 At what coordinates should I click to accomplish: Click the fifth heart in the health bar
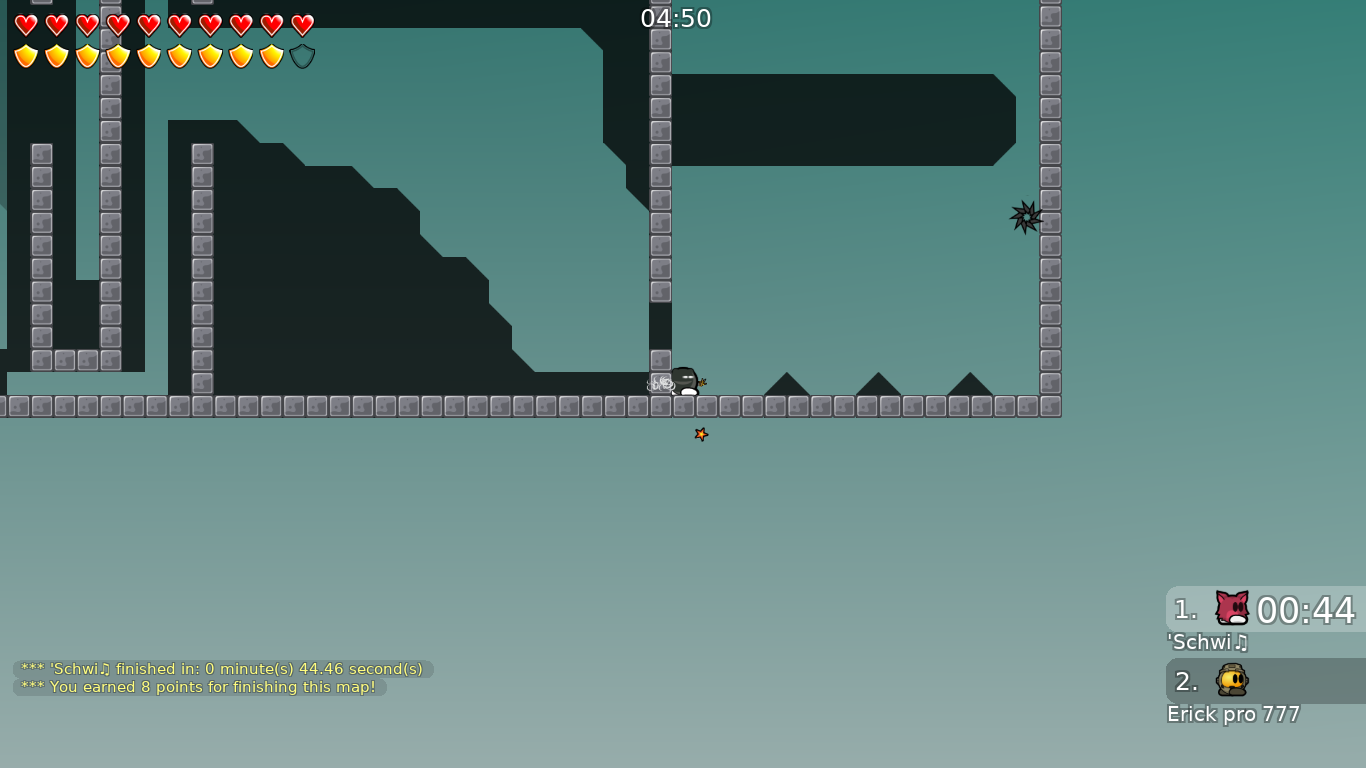(x=148, y=25)
